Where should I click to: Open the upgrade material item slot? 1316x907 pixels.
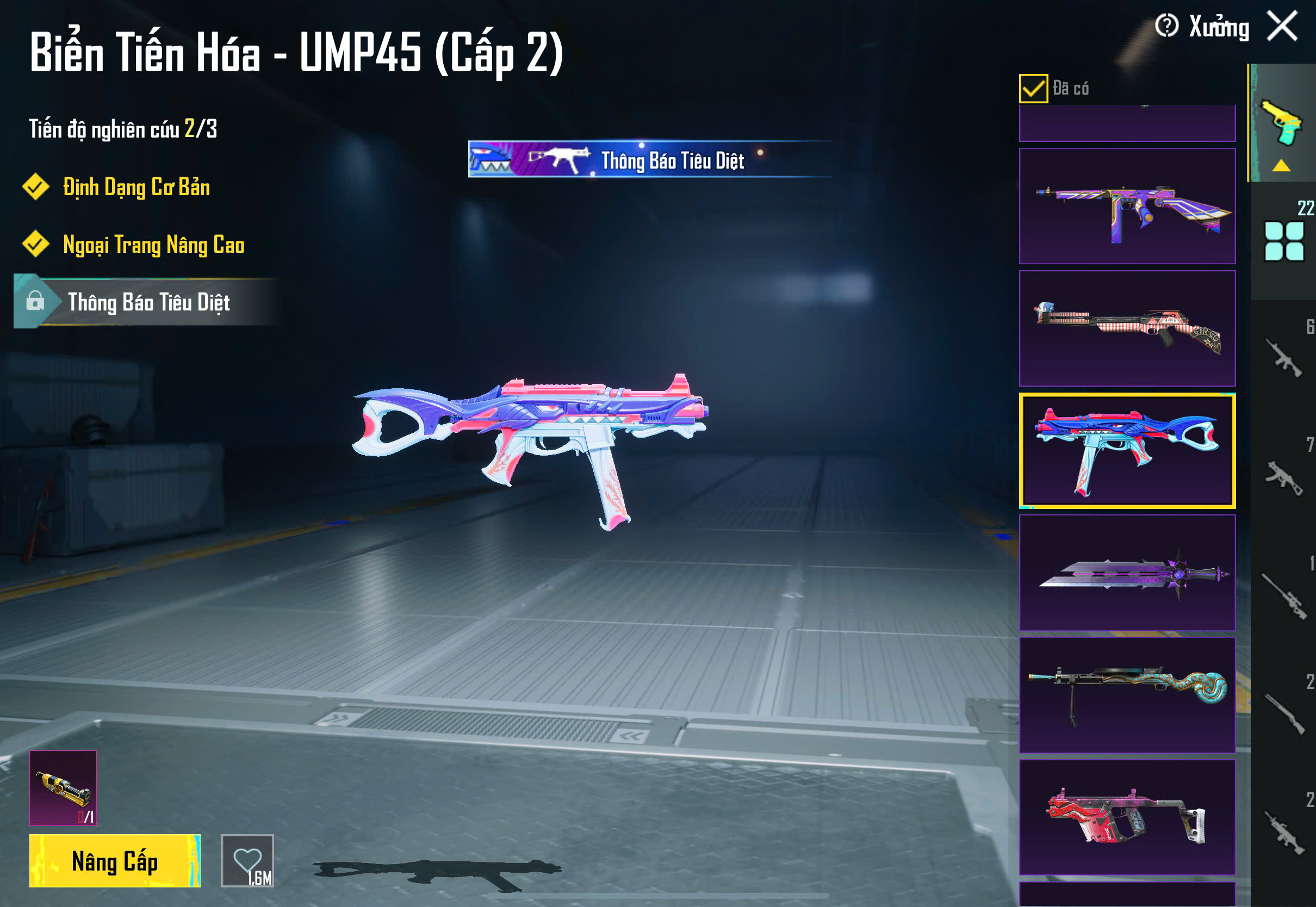coord(63,788)
